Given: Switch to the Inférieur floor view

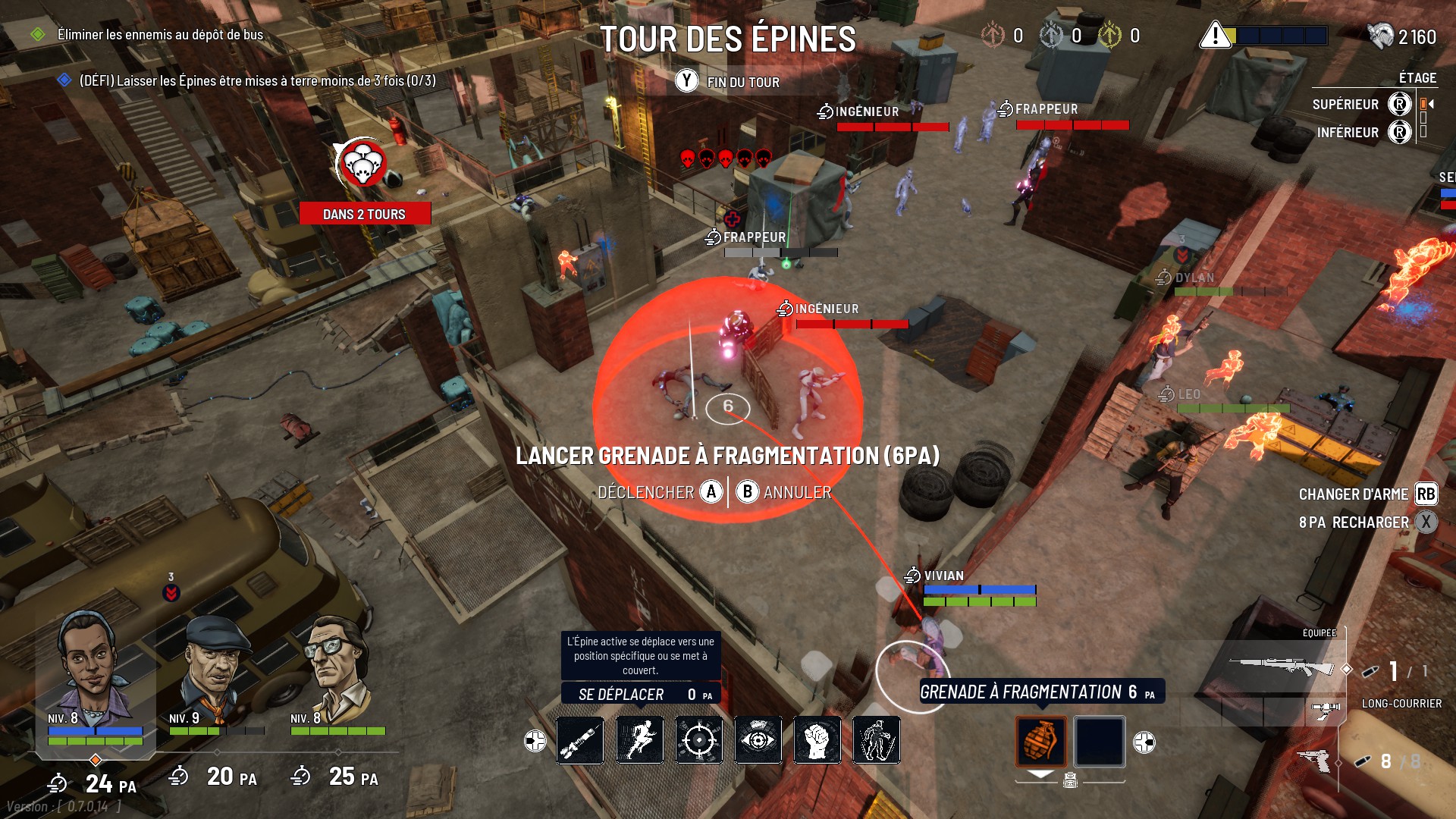Looking at the screenshot, I should 1399,132.
